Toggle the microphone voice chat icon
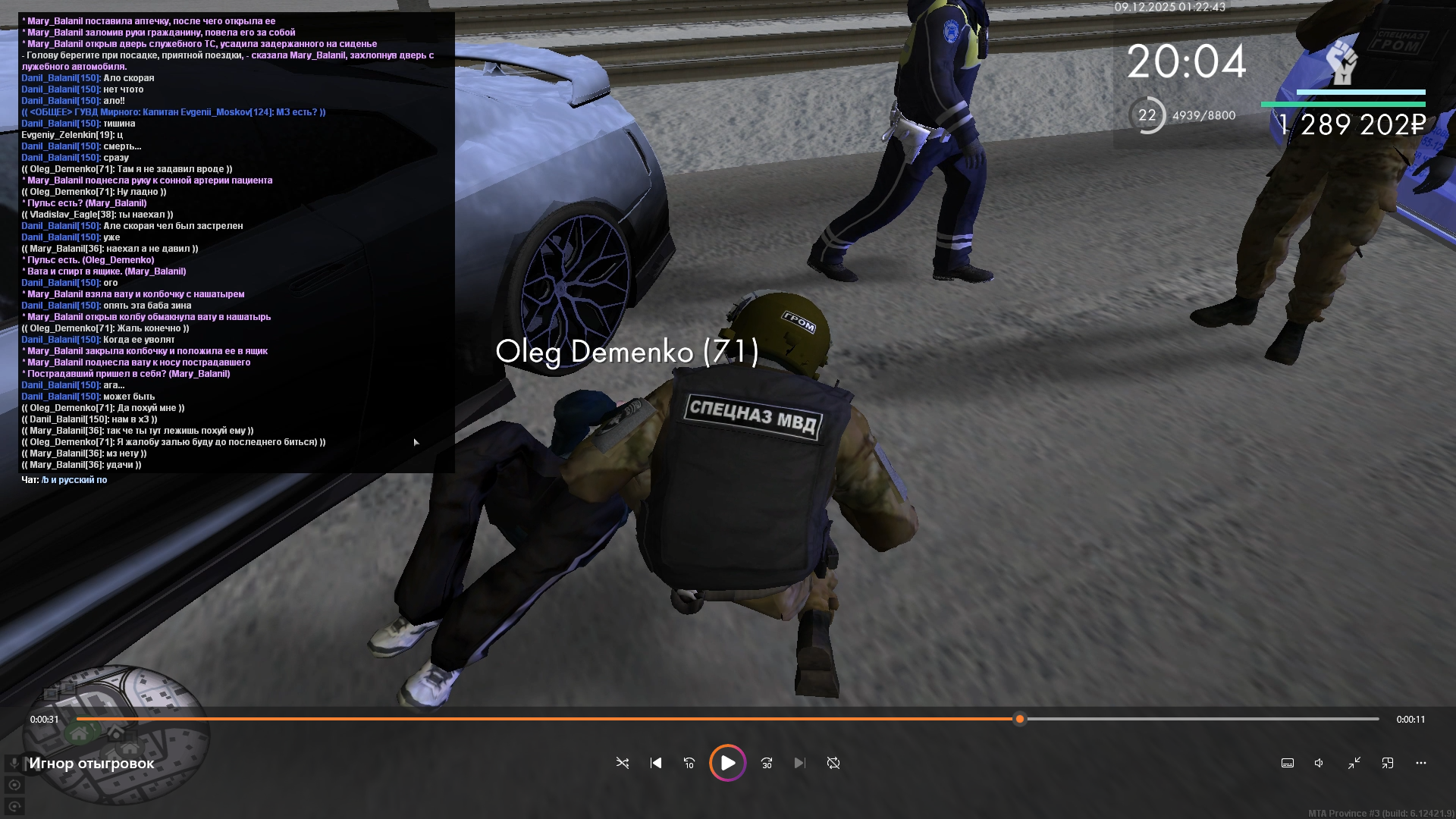This screenshot has height=819, width=1456. click(14, 763)
